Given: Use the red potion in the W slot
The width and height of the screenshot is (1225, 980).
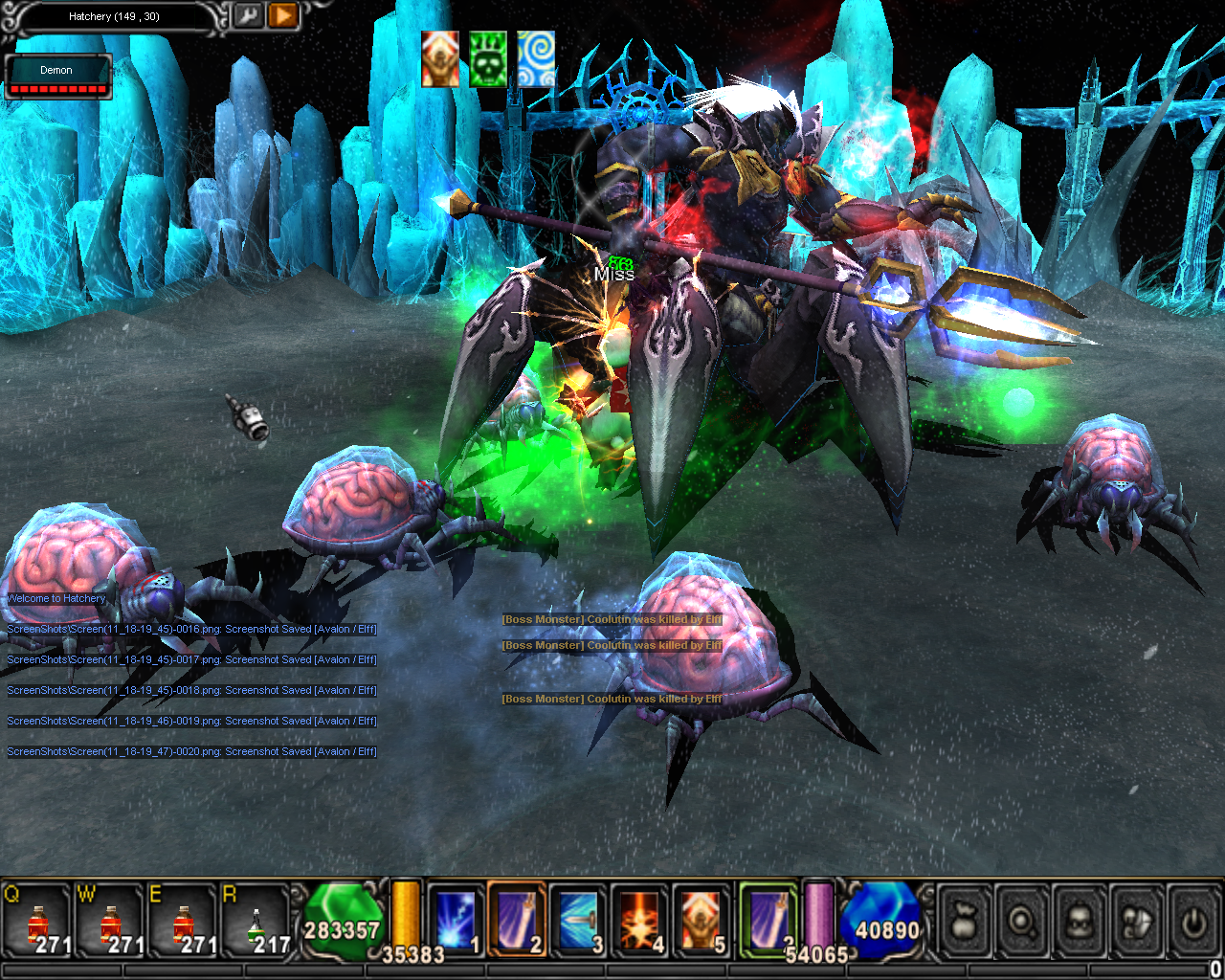Looking at the screenshot, I should click(111, 924).
